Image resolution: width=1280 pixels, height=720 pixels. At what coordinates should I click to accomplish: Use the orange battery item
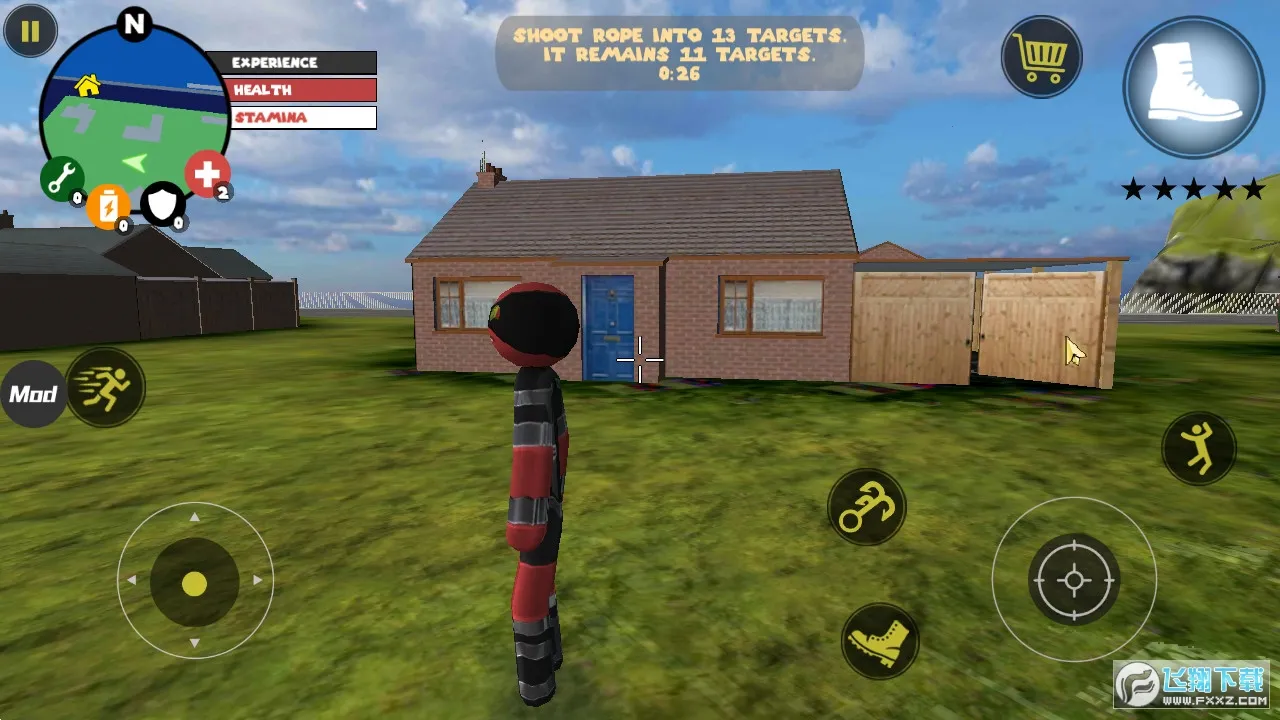click(107, 206)
